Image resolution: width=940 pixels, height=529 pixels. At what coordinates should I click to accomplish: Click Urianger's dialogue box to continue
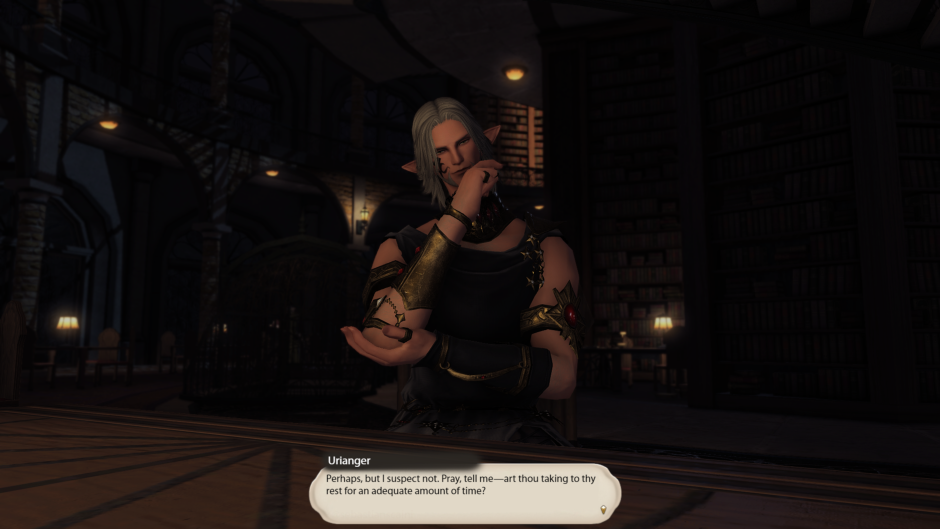(x=463, y=491)
